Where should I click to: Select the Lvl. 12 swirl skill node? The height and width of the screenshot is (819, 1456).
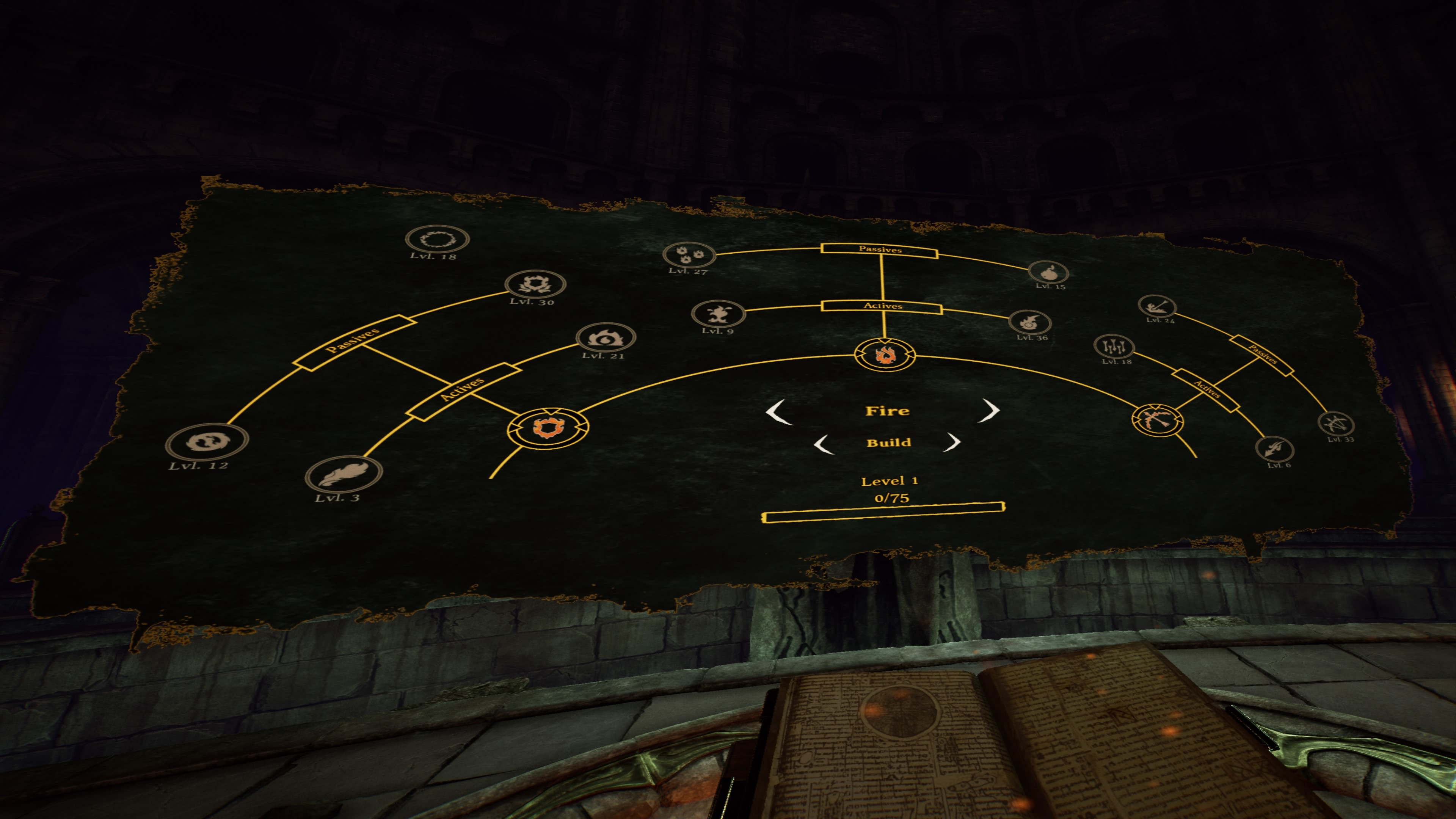tap(207, 441)
